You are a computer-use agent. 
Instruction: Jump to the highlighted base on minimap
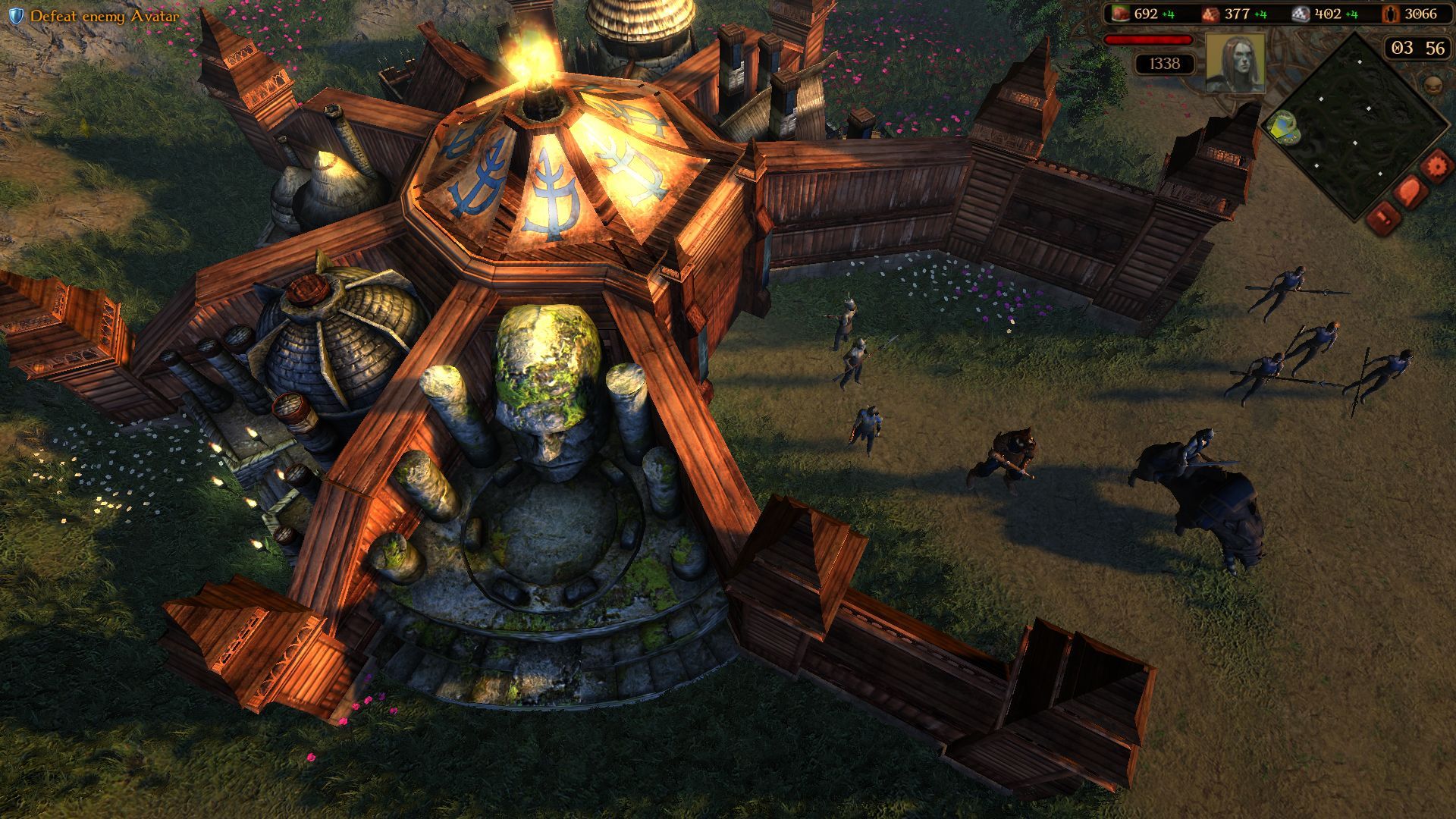tap(1281, 128)
